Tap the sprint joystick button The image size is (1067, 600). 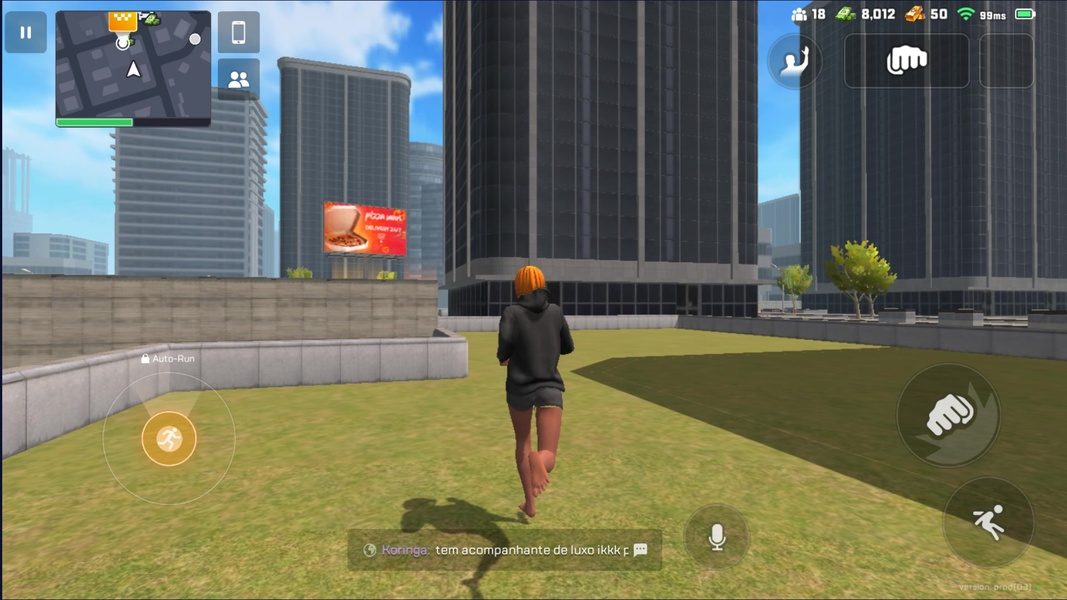pos(169,438)
